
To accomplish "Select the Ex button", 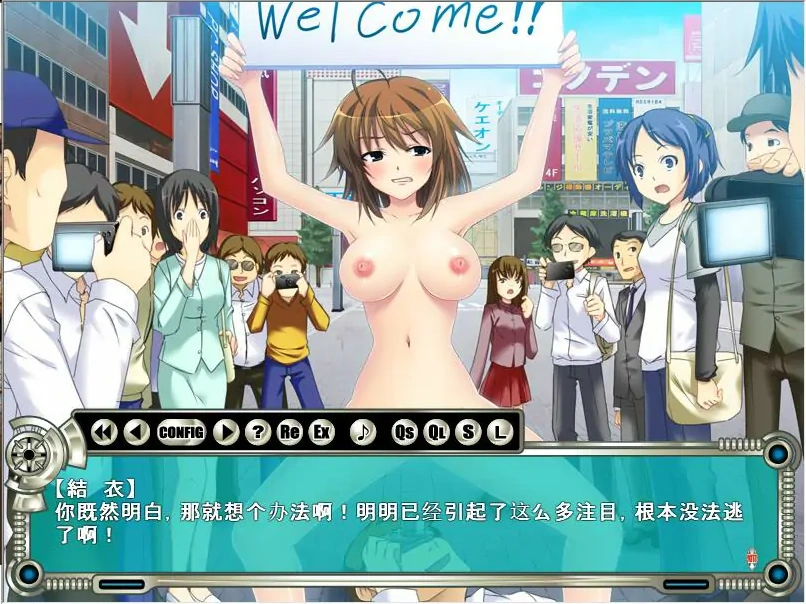I will [321, 432].
